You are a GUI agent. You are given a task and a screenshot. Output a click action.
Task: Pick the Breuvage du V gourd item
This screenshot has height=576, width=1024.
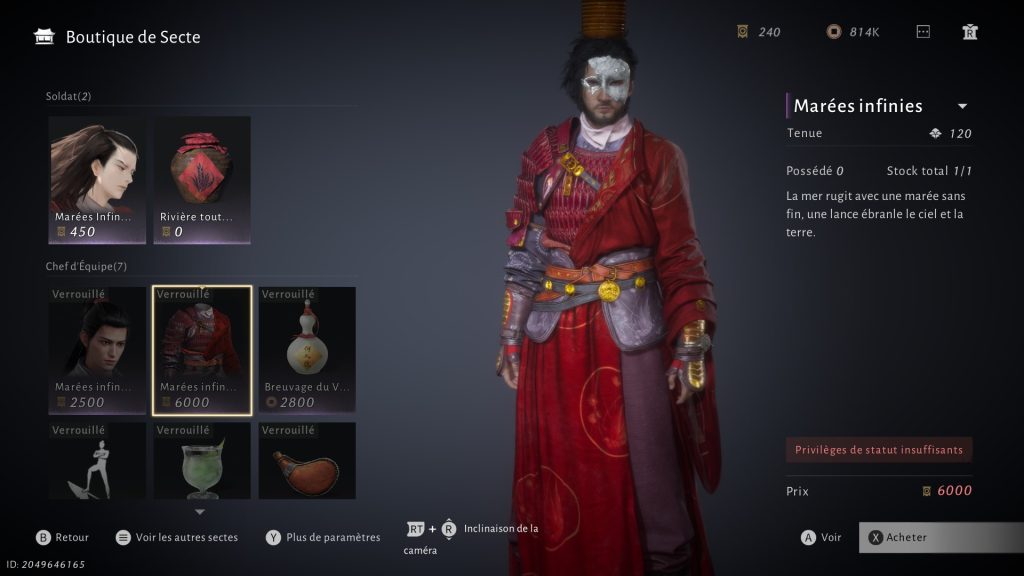(x=307, y=350)
